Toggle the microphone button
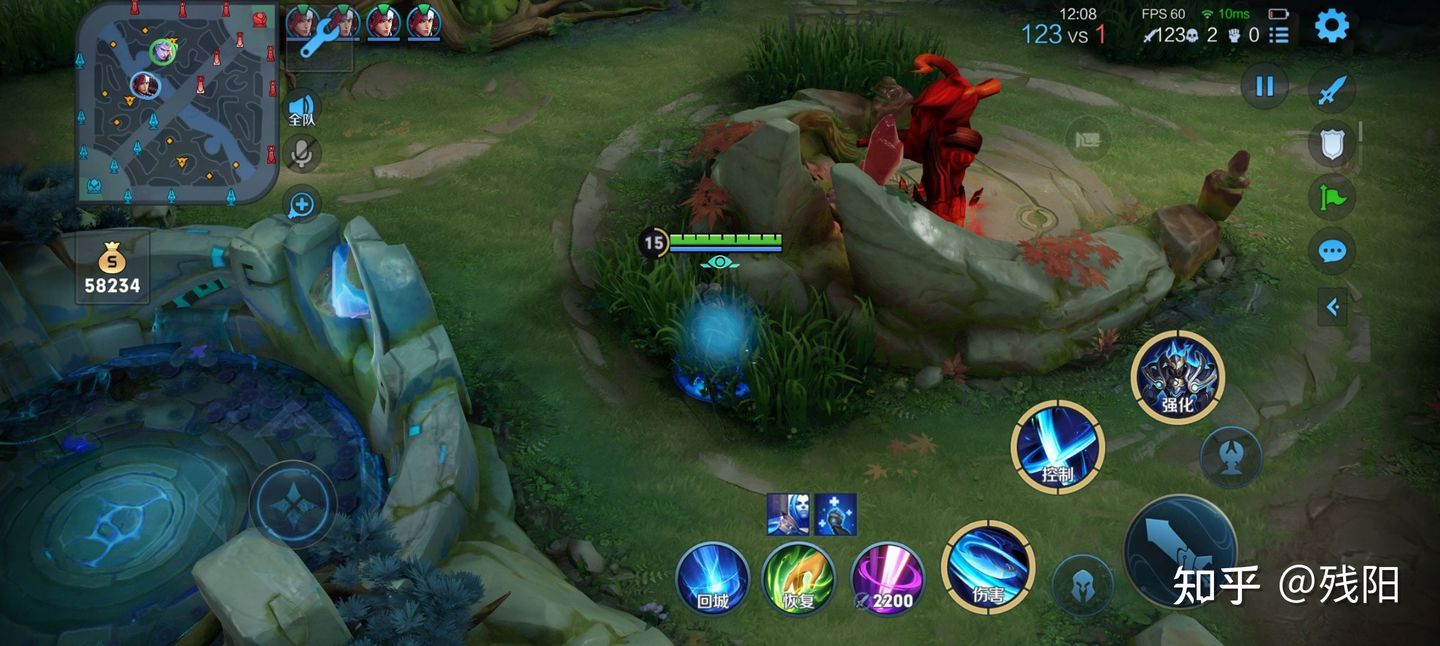Image resolution: width=1440 pixels, height=646 pixels. pyautogui.click(x=301, y=153)
